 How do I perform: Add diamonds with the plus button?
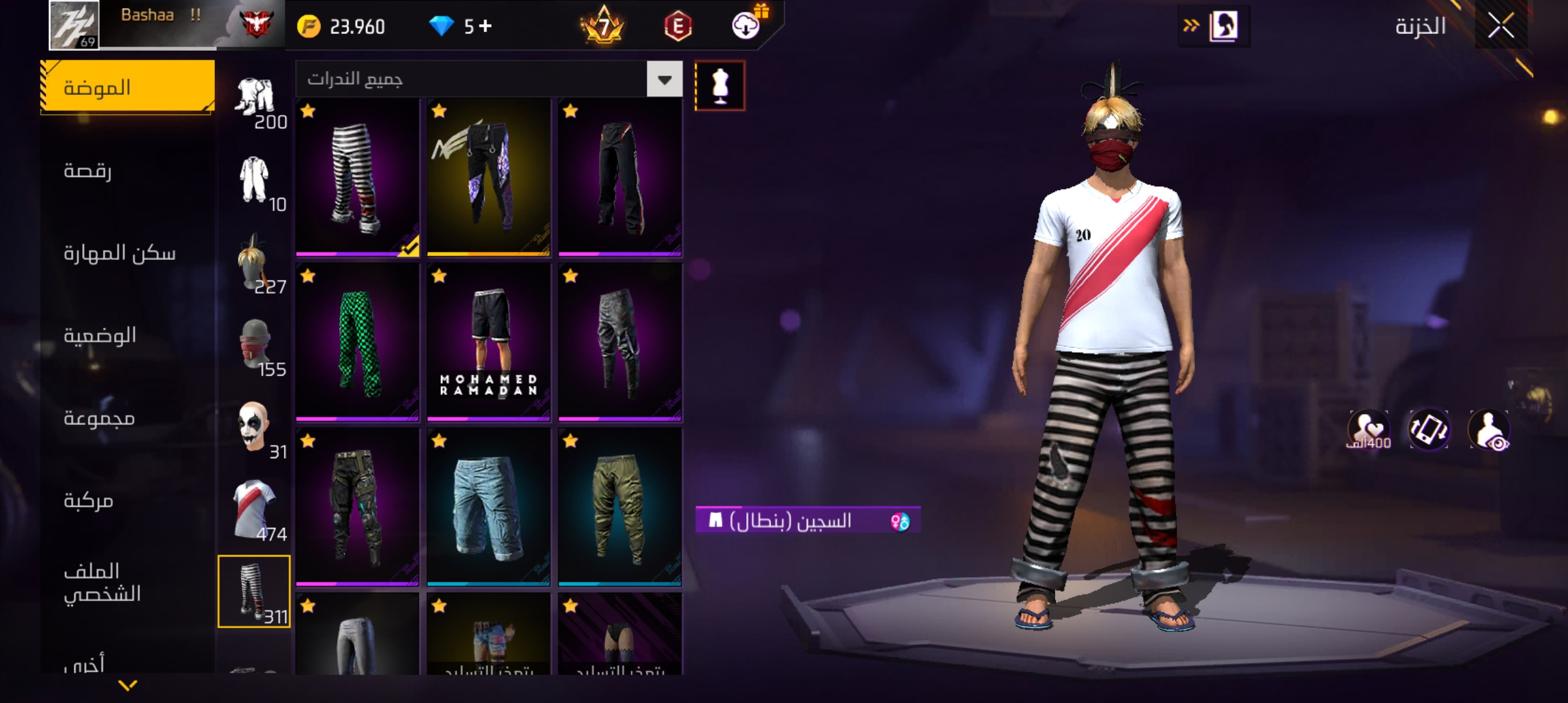pos(485,26)
